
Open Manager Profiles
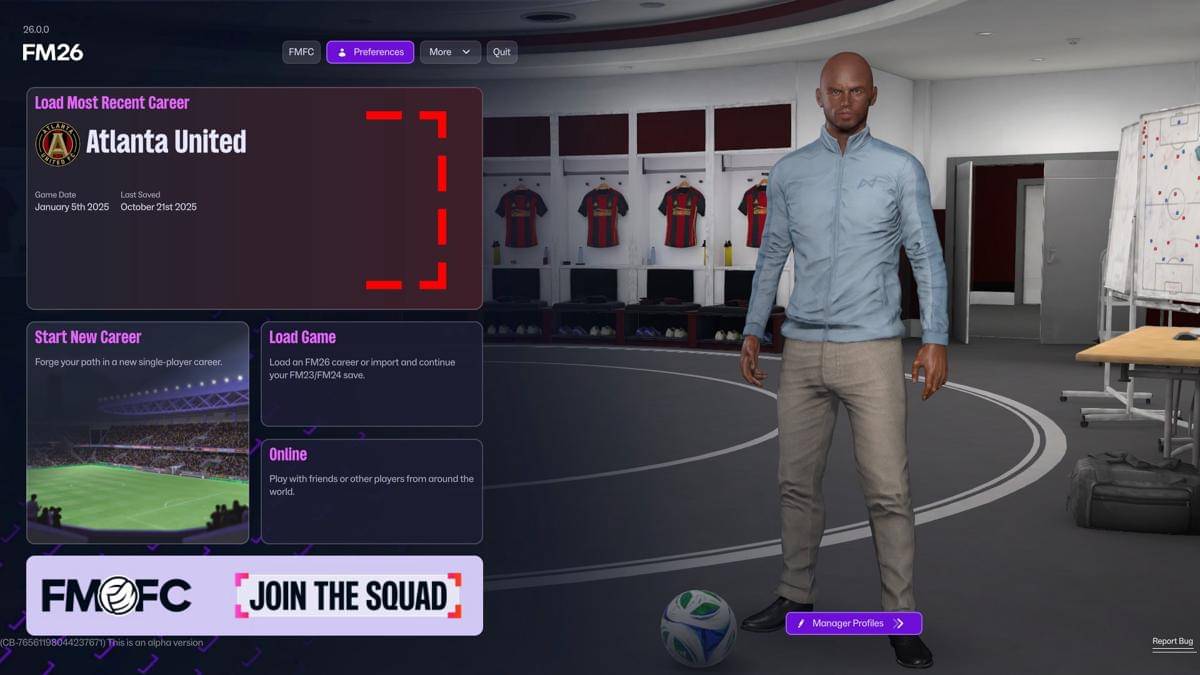(853, 623)
